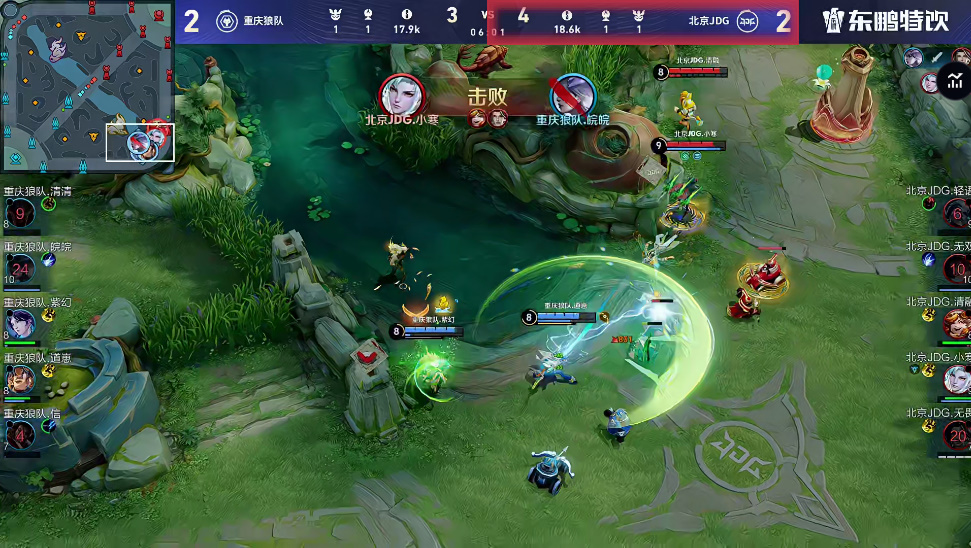Pick 重庆狼队.道崽 hero portrait

click(19, 378)
